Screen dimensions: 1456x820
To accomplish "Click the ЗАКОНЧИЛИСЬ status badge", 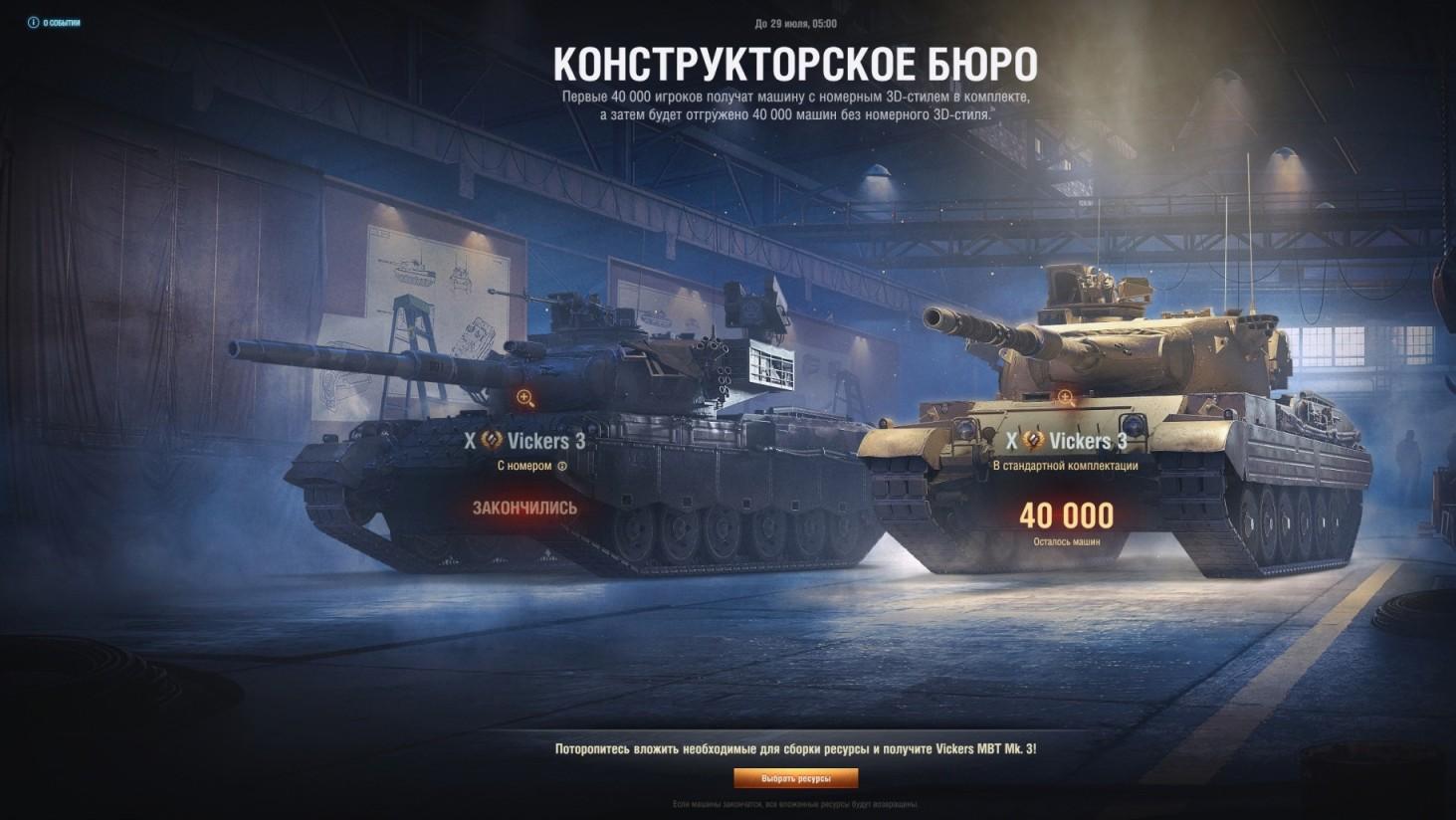I will [524, 508].
